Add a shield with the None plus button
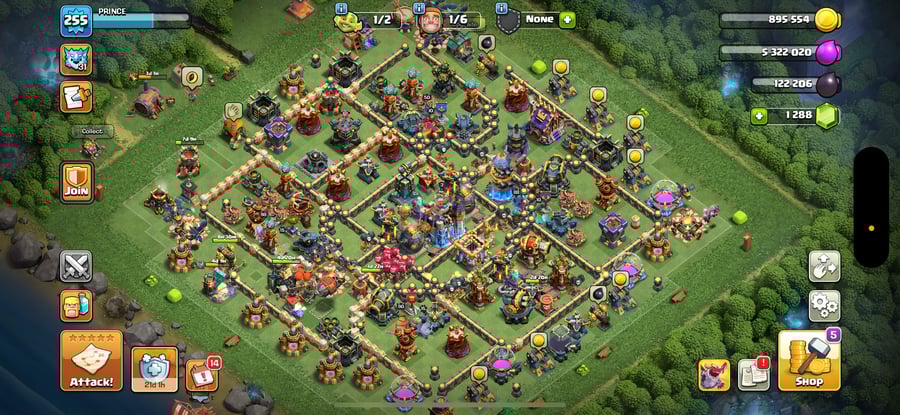Image resolution: width=900 pixels, height=415 pixels. click(x=567, y=19)
